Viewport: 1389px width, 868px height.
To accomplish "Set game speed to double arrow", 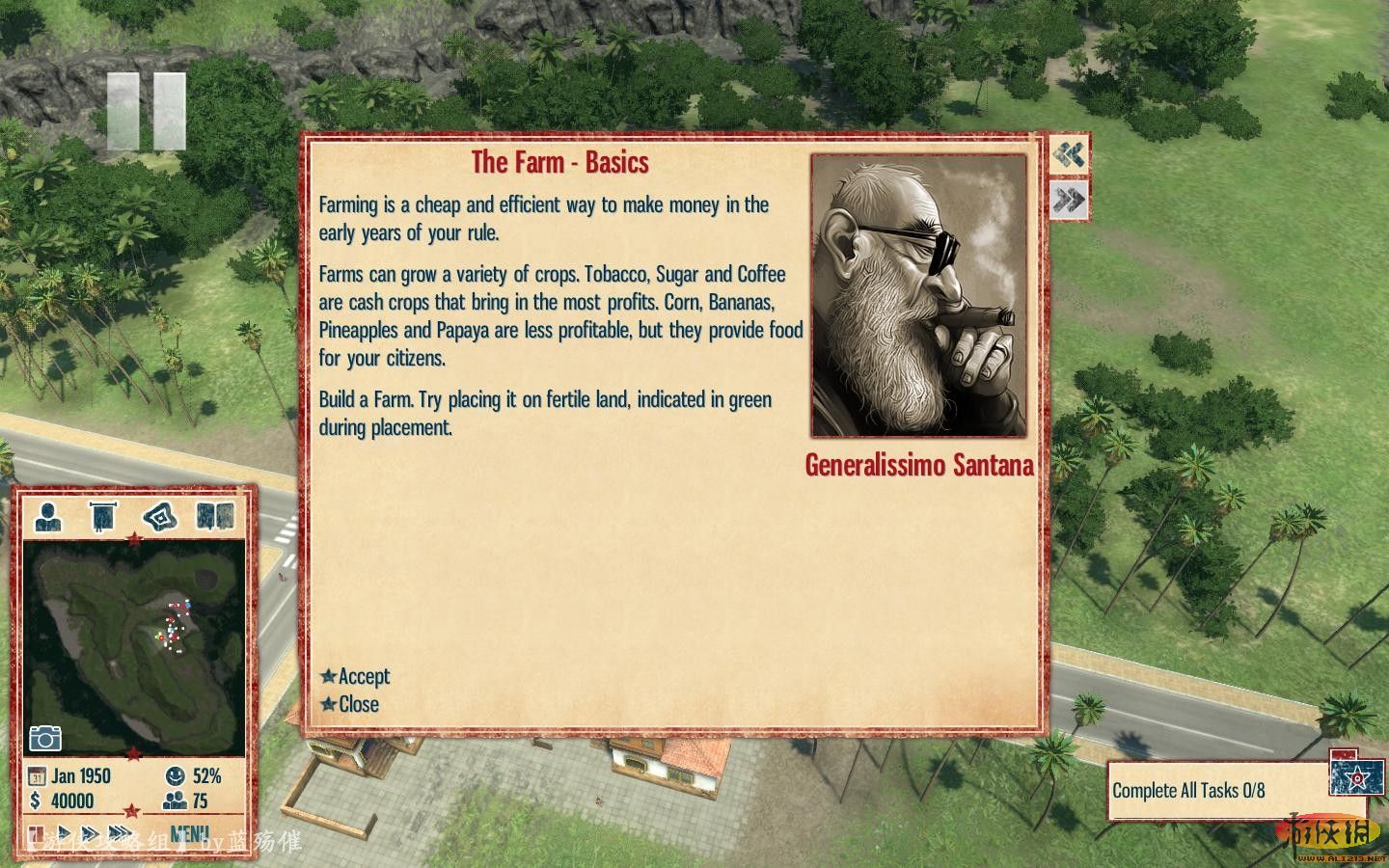I will [x=90, y=833].
